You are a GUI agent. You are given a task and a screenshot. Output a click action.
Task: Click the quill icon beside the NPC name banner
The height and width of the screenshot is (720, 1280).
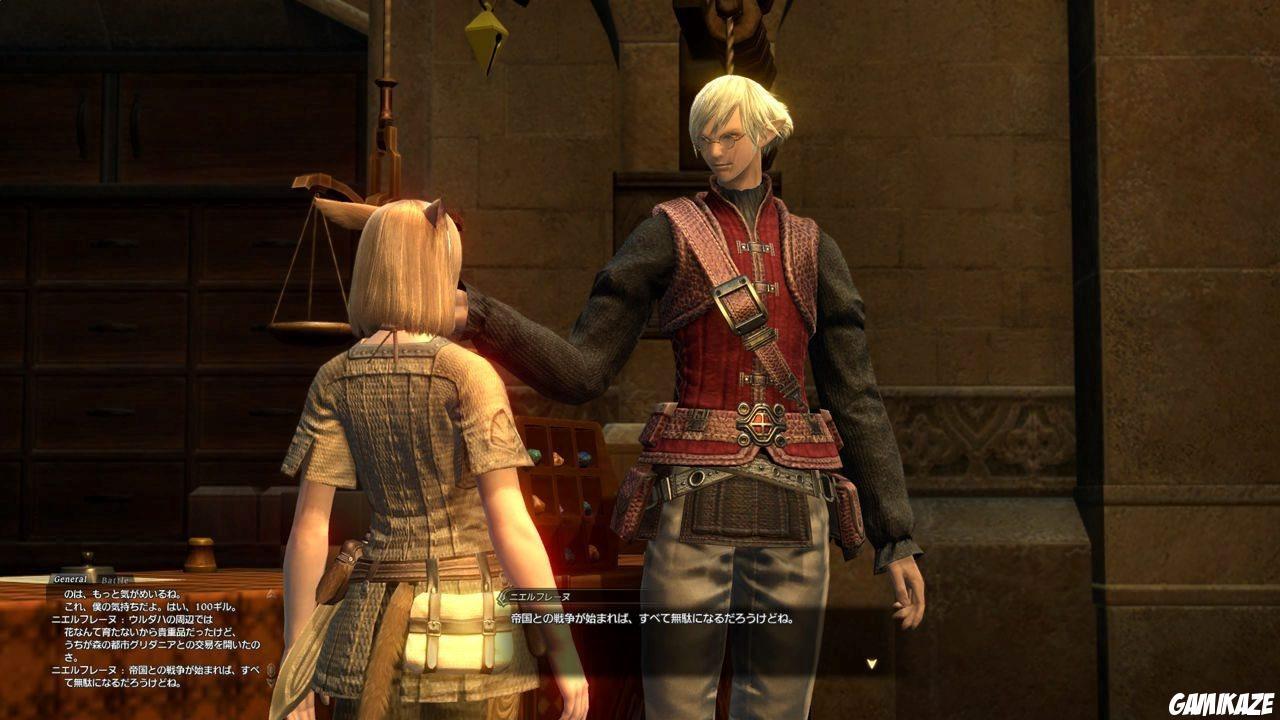click(502, 596)
